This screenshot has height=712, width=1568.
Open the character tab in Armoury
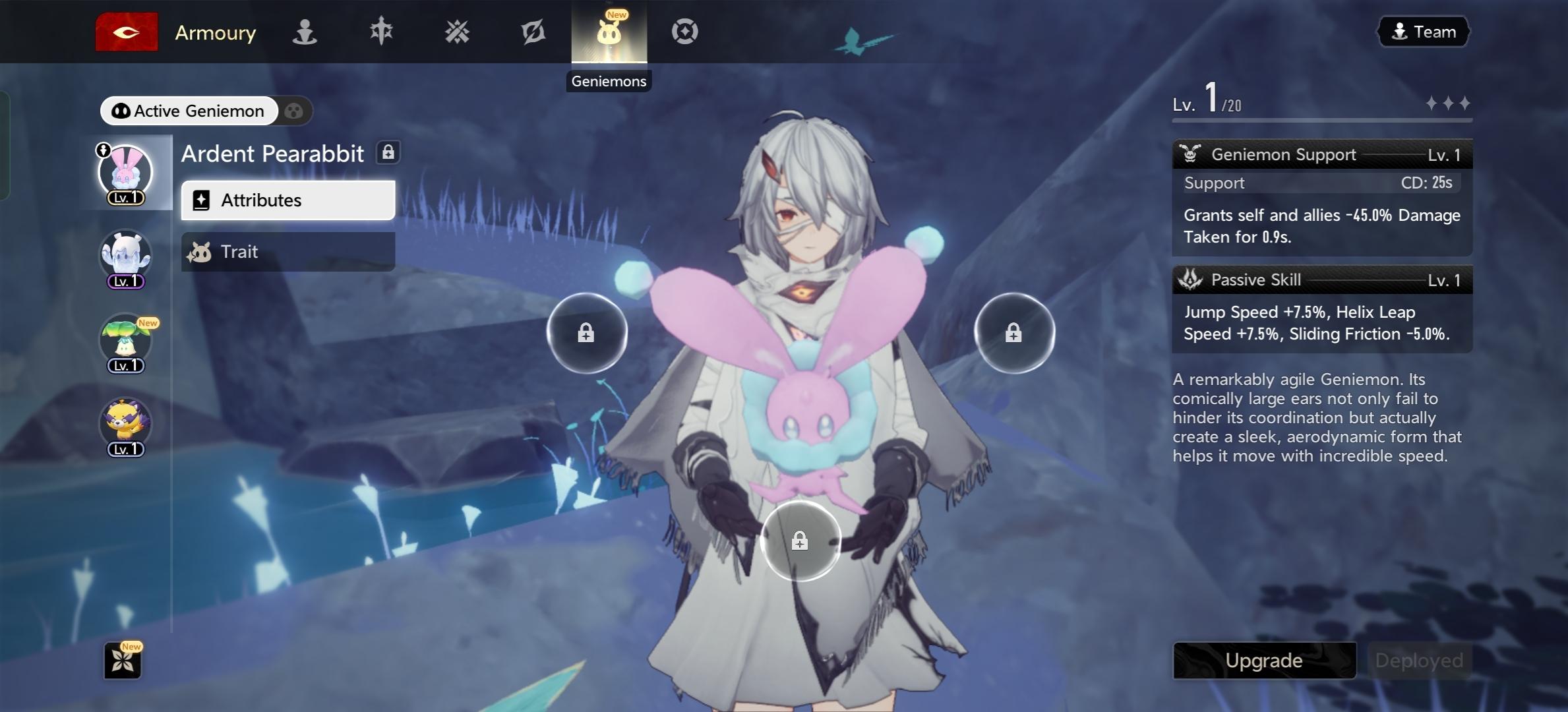(305, 32)
